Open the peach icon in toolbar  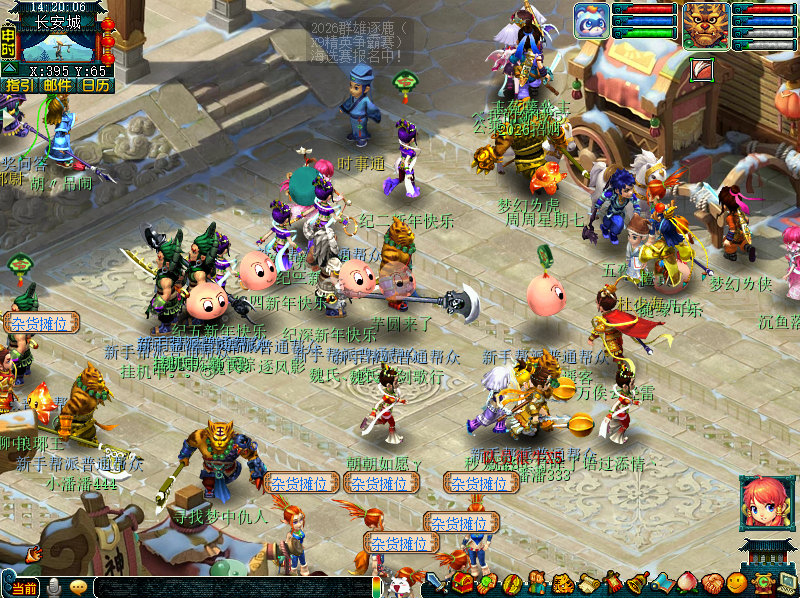click(687, 582)
